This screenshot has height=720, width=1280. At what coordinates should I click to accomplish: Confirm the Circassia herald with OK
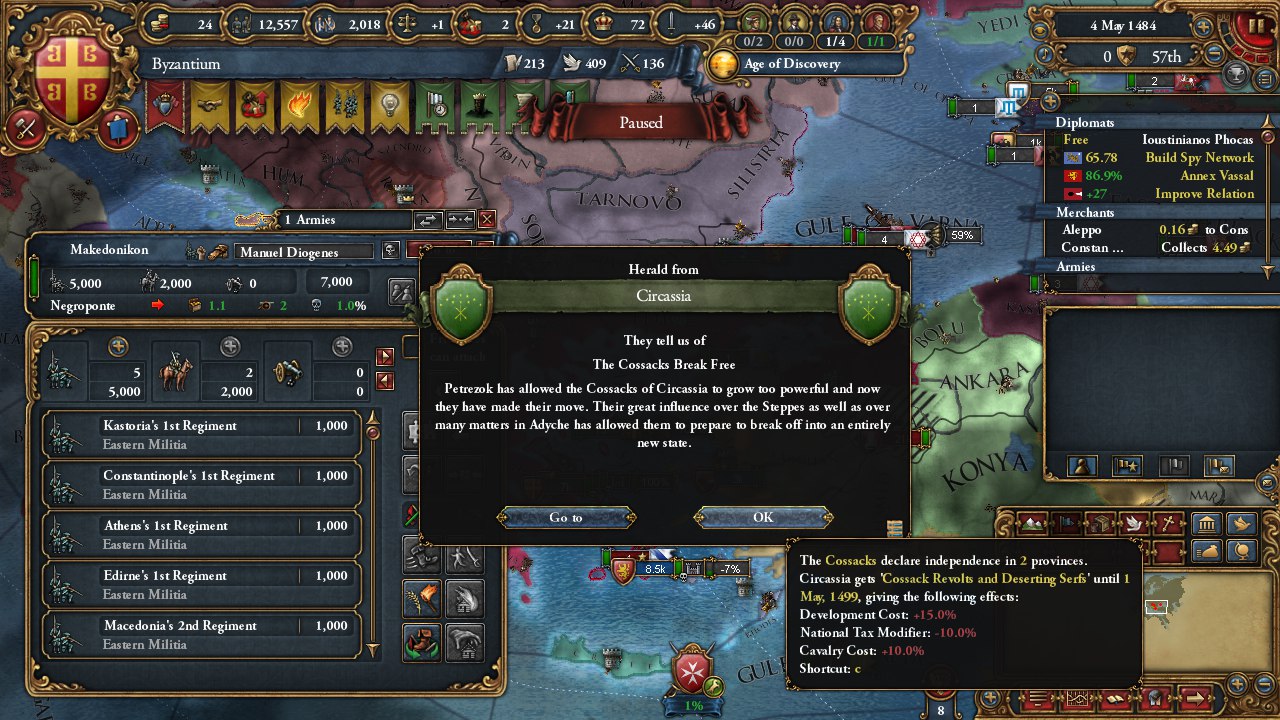(763, 517)
